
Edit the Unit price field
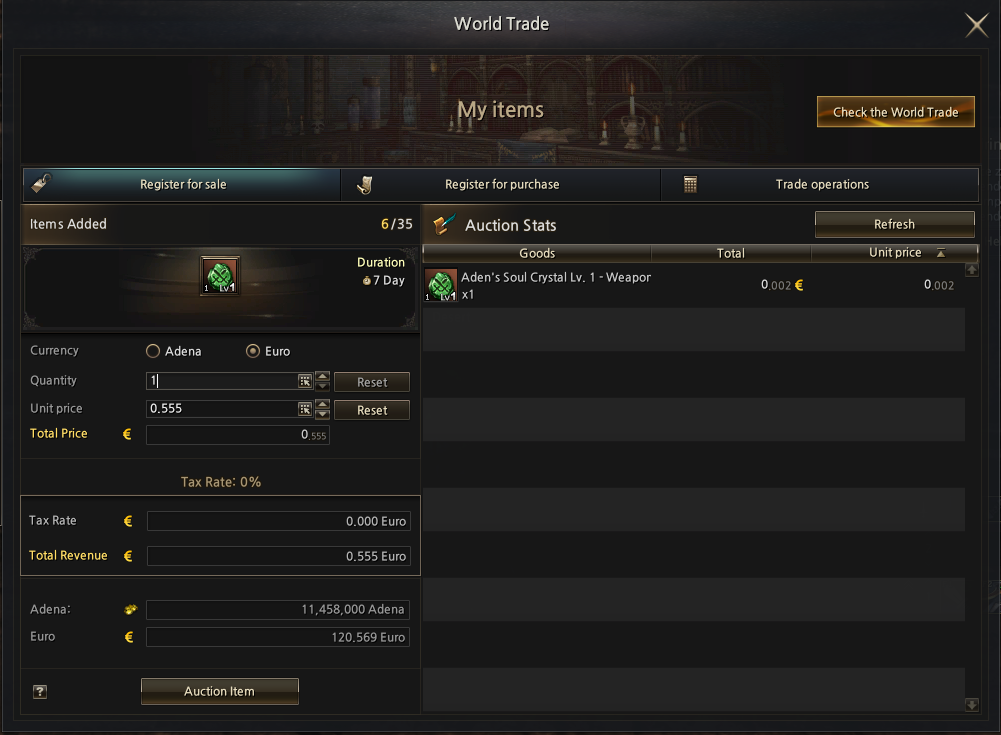tap(220, 409)
